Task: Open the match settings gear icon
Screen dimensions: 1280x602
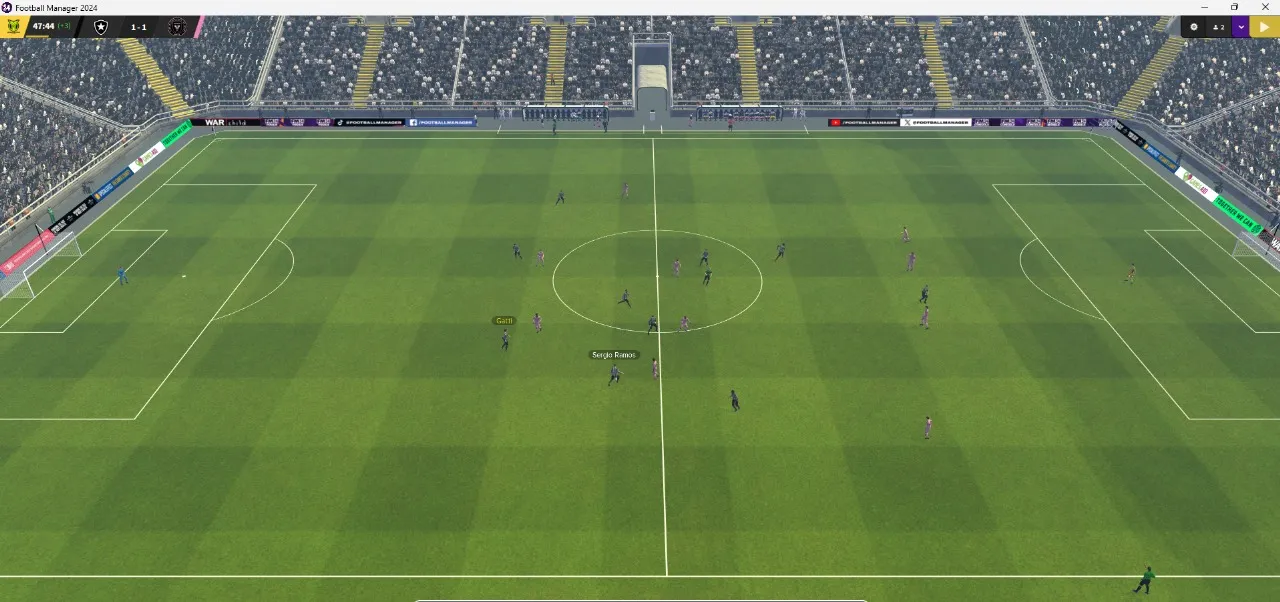Action: click(x=1193, y=27)
